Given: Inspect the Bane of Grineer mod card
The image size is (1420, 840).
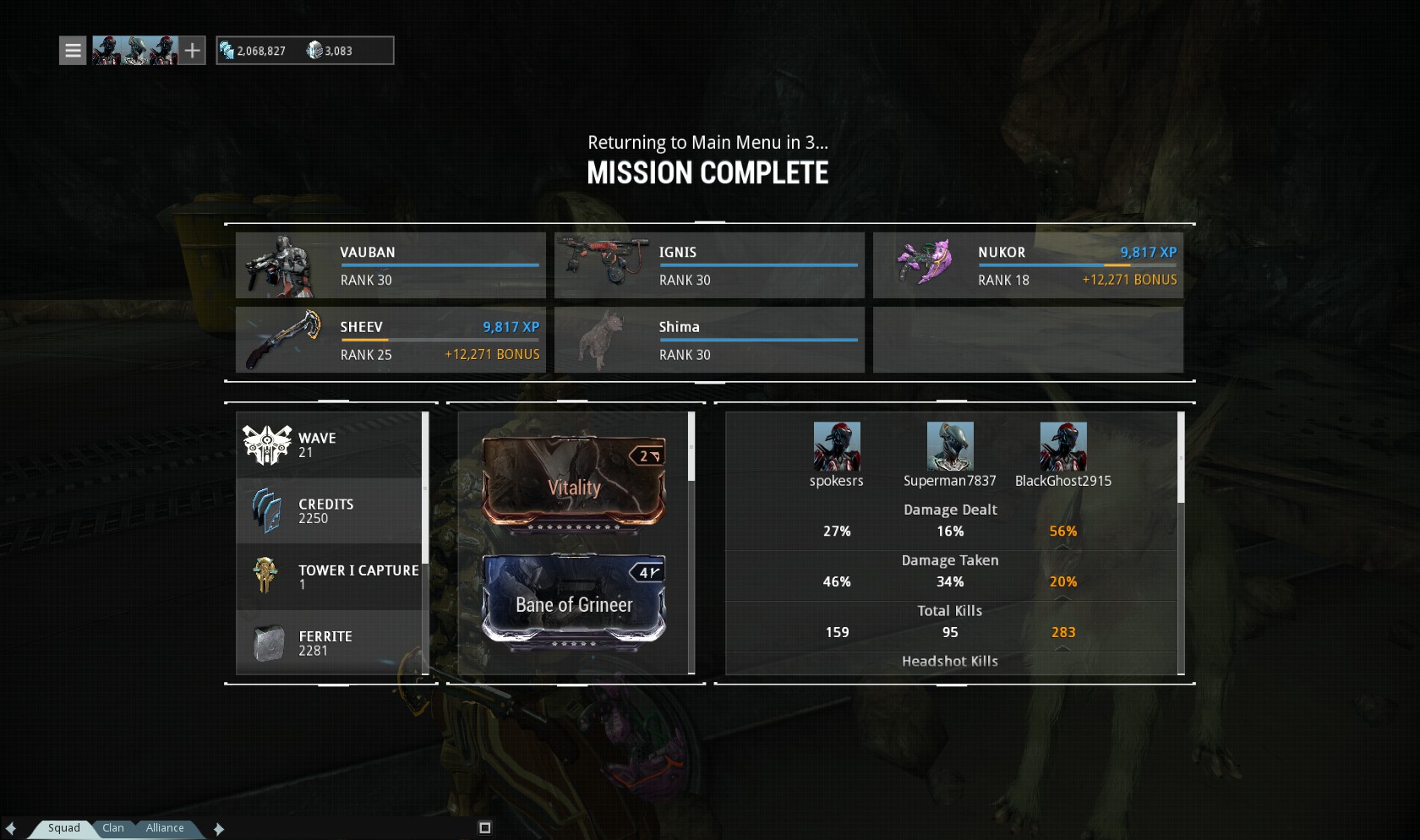Looking at the screenshot, I should [574, 601].
